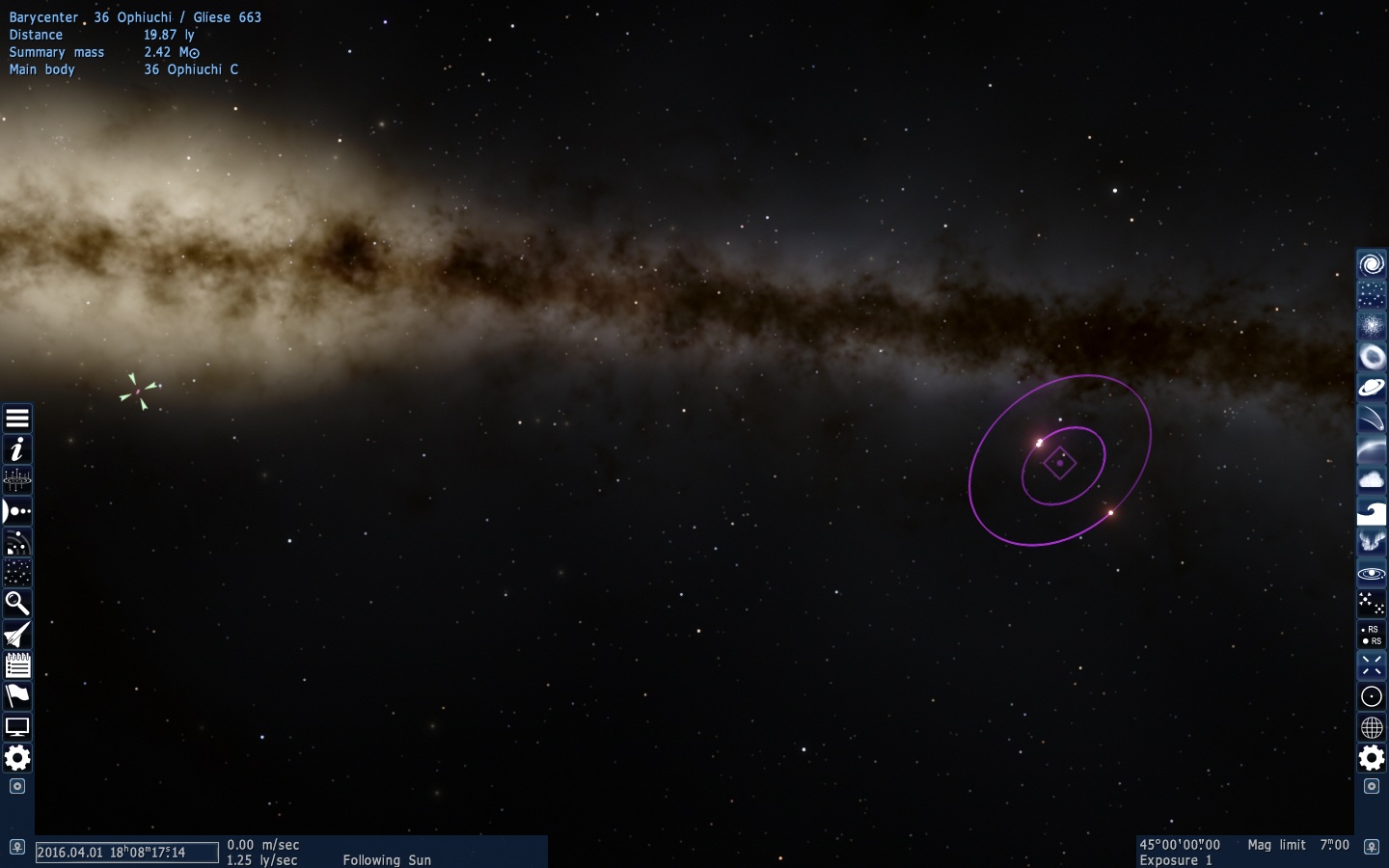Open the right toolbar gear settings
This screenshot has height=868, width=1389.
pos(1372,758)
